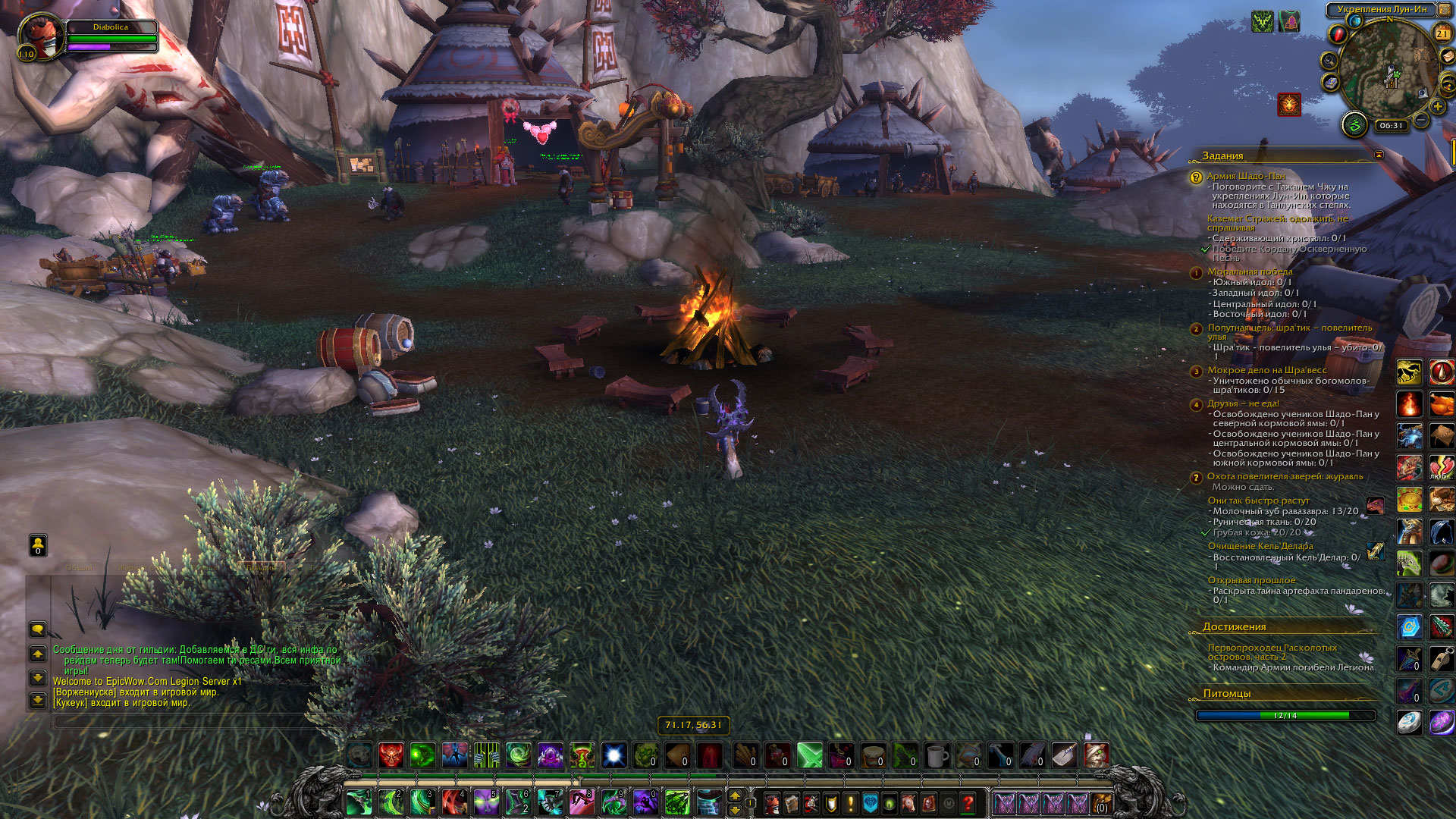Click the lion-face buff icon with red border
Screen dimensions: 1456x819
click(1289, 105)
